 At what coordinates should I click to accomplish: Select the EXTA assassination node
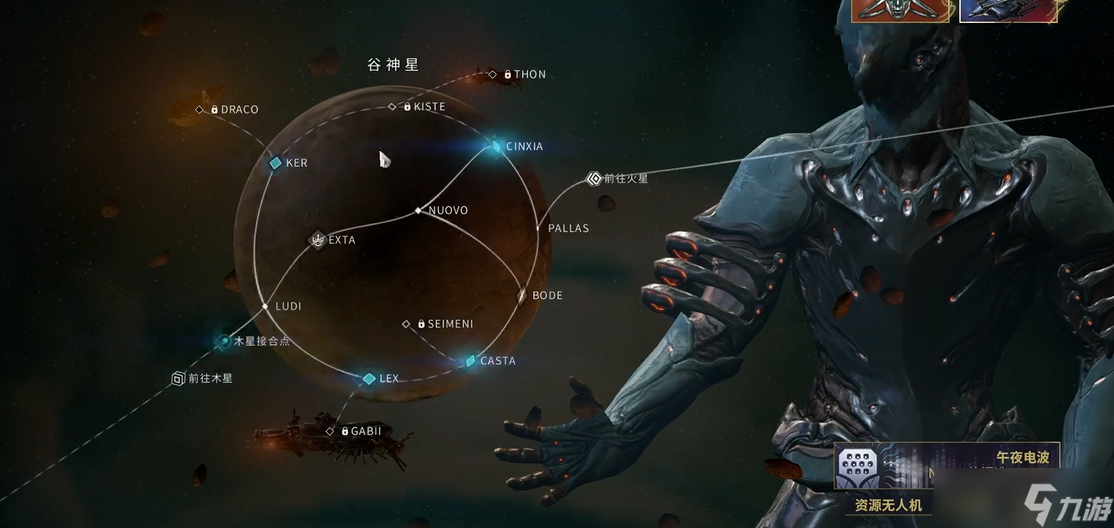pyautogui.click(x=318, y=240)
